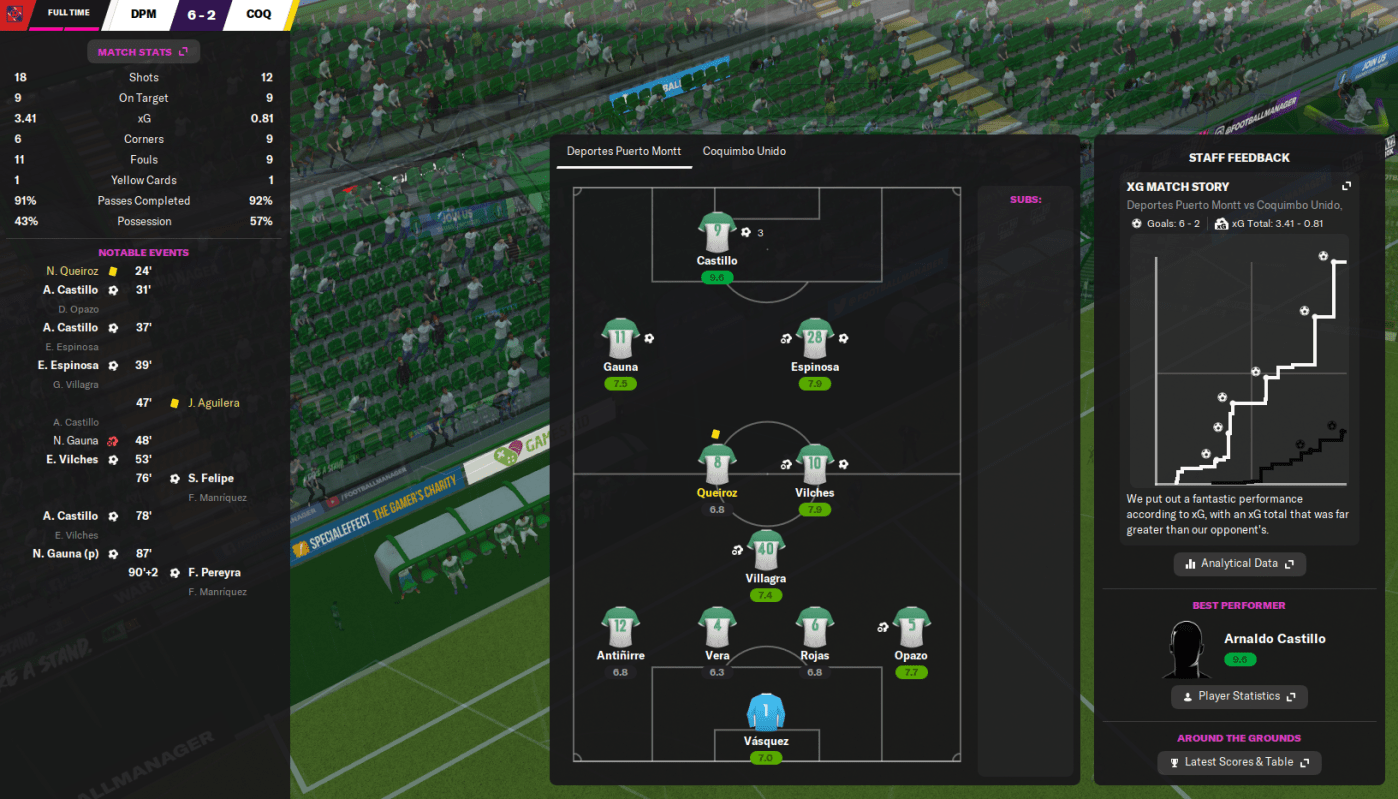Click A. Castillo's 31' goal event
Image resolution: width=1398 pixels, height=799 pixels.
pos(70,290)
